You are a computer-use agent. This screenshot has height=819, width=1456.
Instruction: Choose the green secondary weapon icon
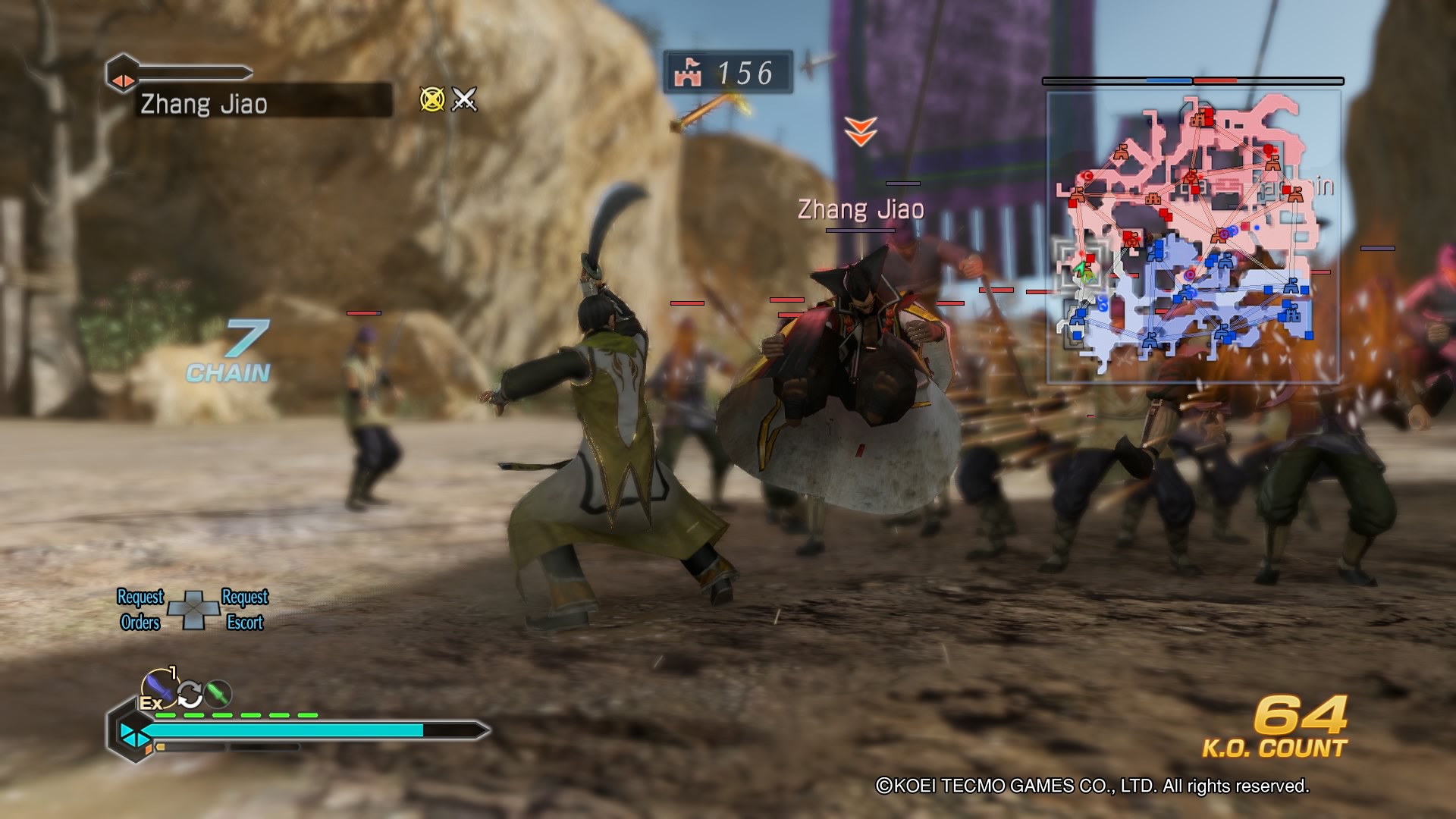click(218, 693)
